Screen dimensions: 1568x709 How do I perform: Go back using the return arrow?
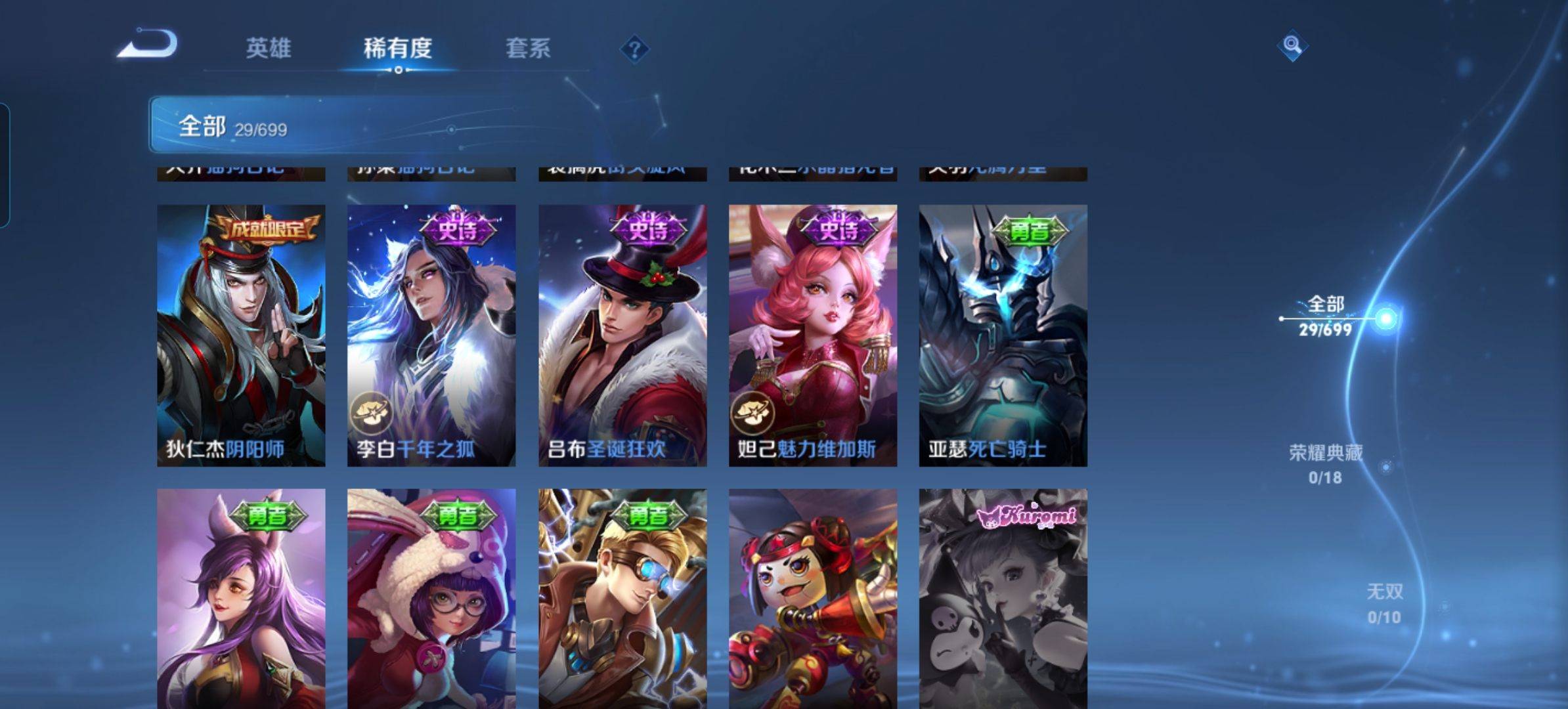pyautogui.click(x=148, y=45)
